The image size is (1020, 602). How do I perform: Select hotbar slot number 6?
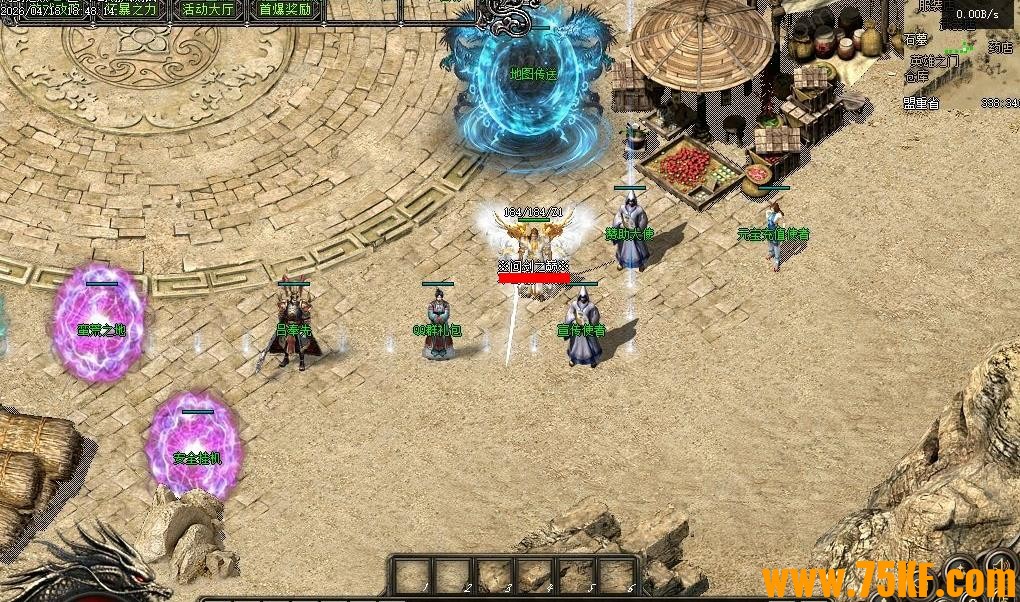click(617, 576)
